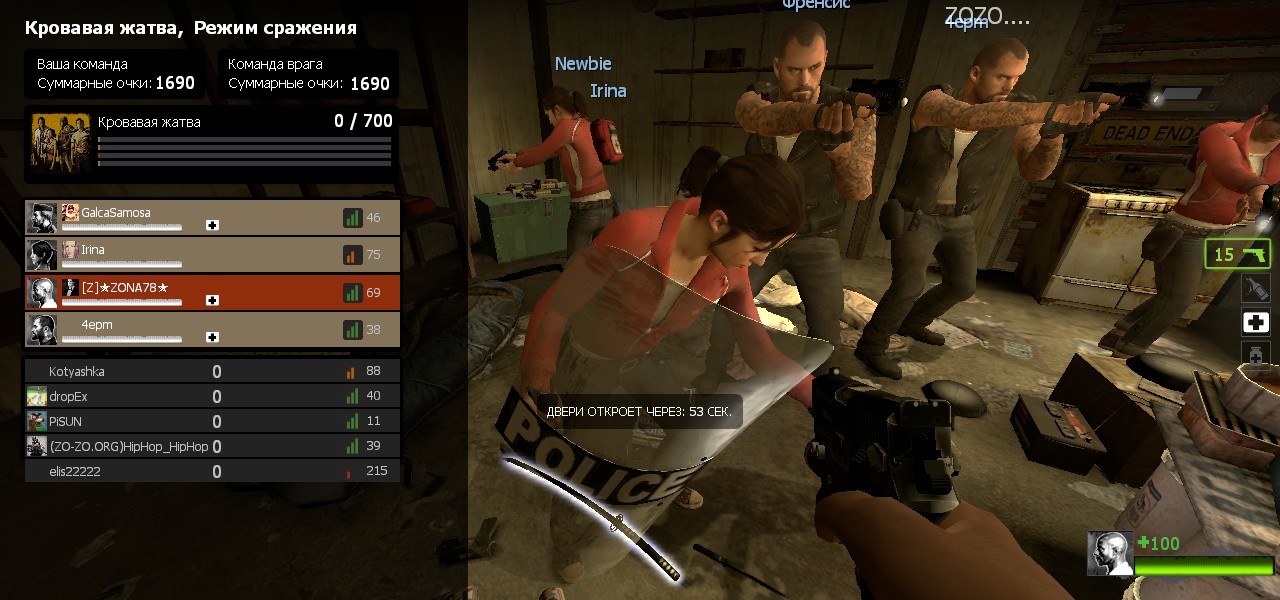Pick enemy player Kotyashka in the list

[212, 372]
